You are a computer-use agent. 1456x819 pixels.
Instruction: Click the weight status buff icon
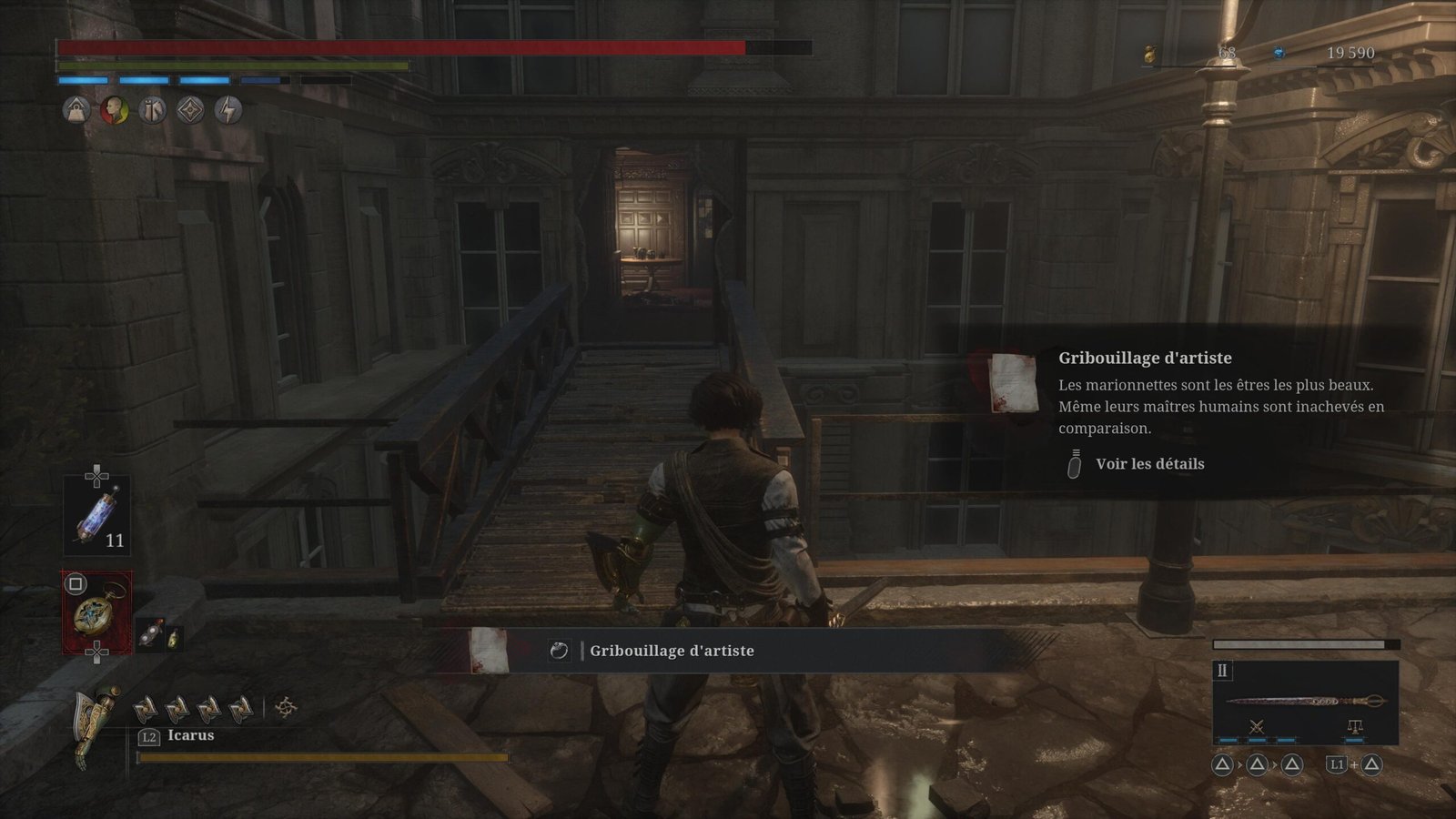tap(76, 111)
